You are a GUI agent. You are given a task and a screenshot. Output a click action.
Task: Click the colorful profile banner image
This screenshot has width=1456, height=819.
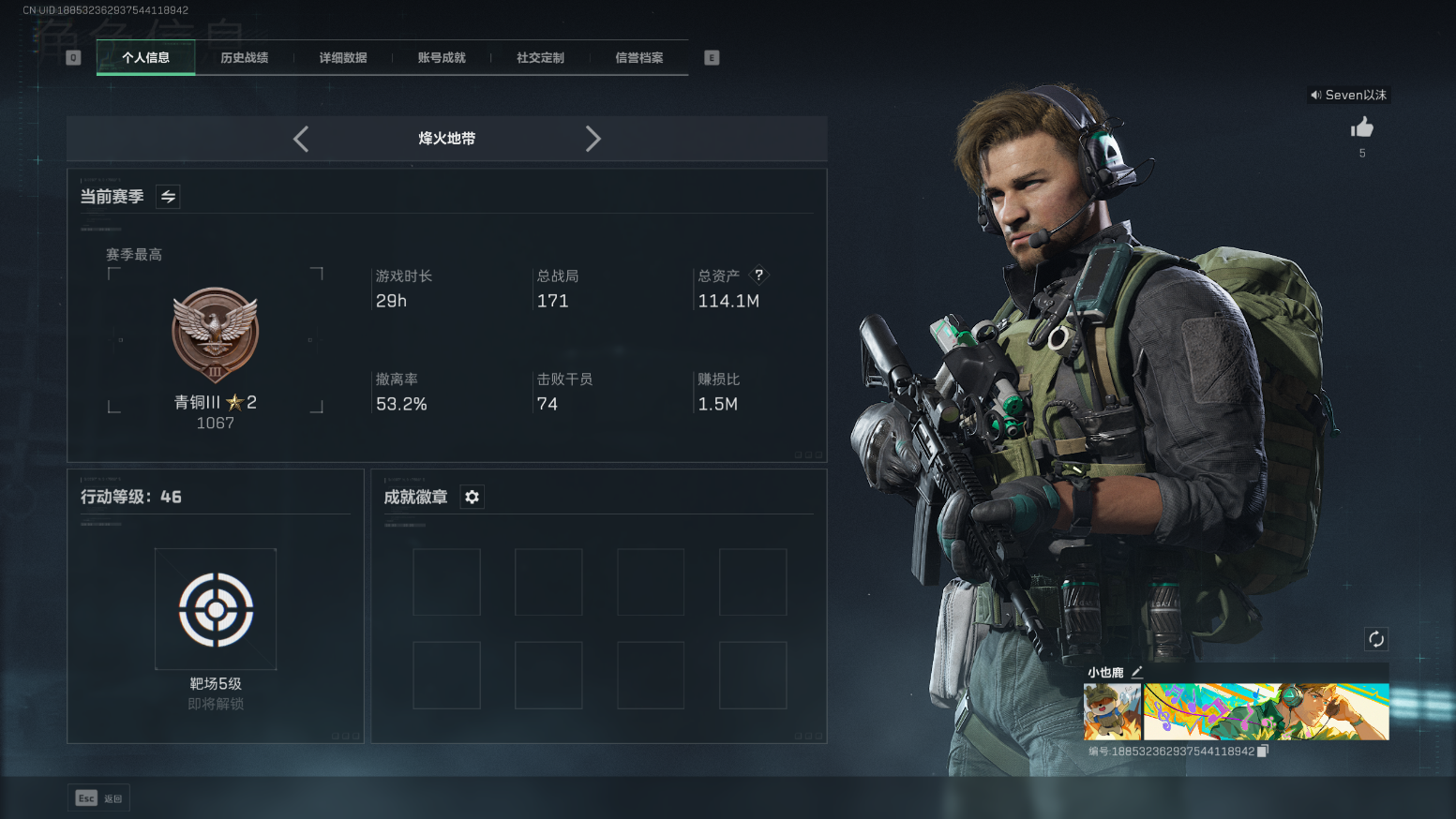[1266, 712]
